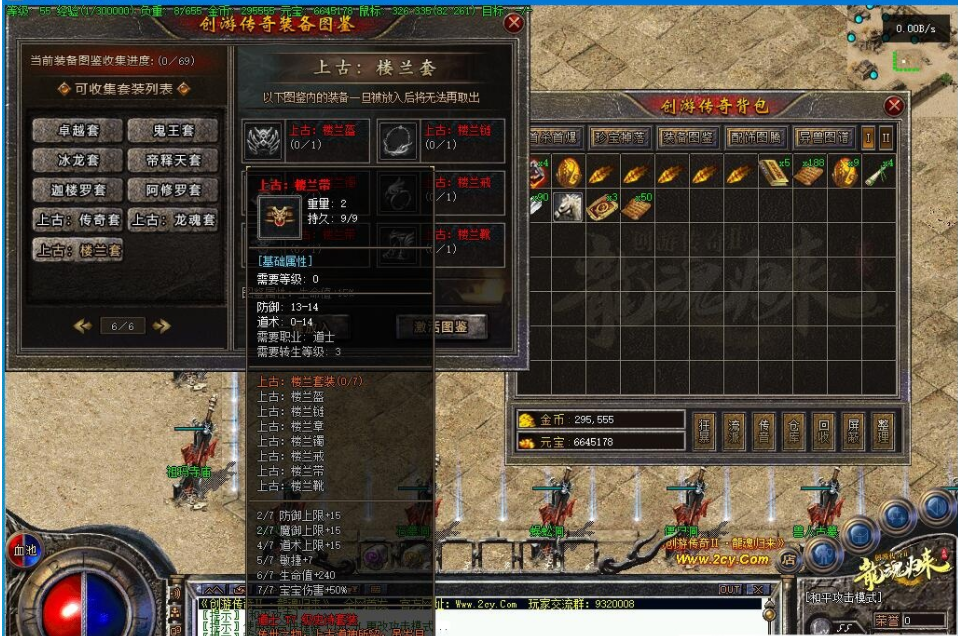This screenshot has height=636, width=958.
Task: Click the 仓库 warehouse button
Action: pyautogui.click(x=793, y=428)
